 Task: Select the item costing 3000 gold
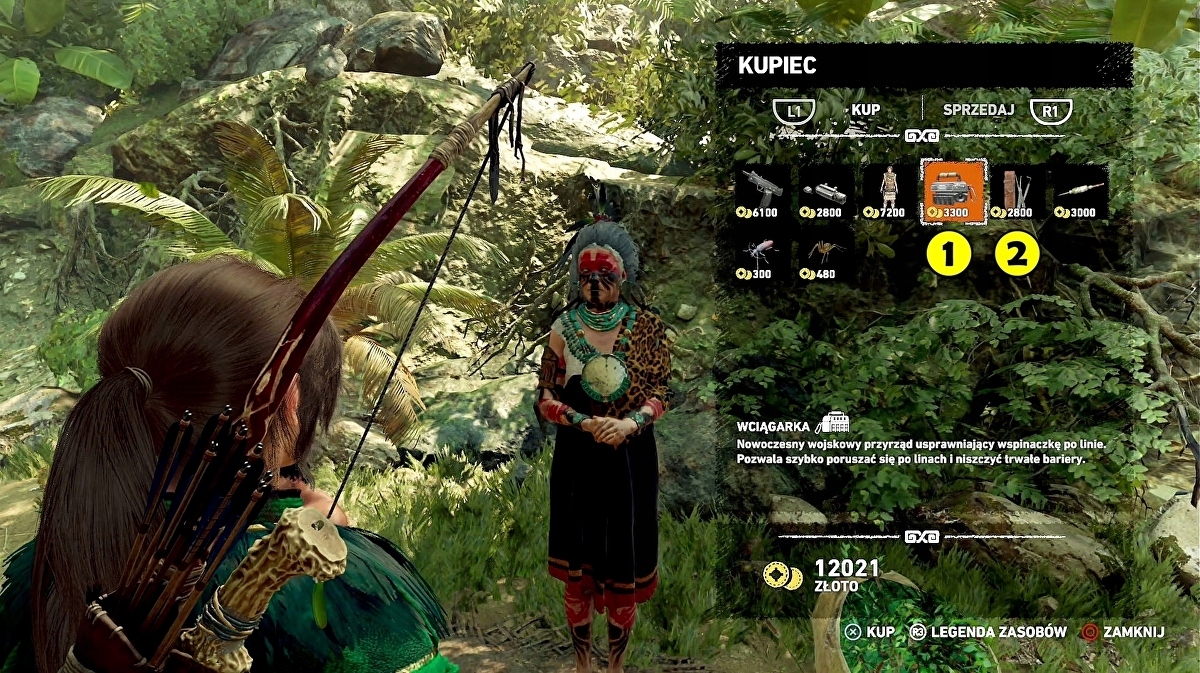(x=1078, y=192)
